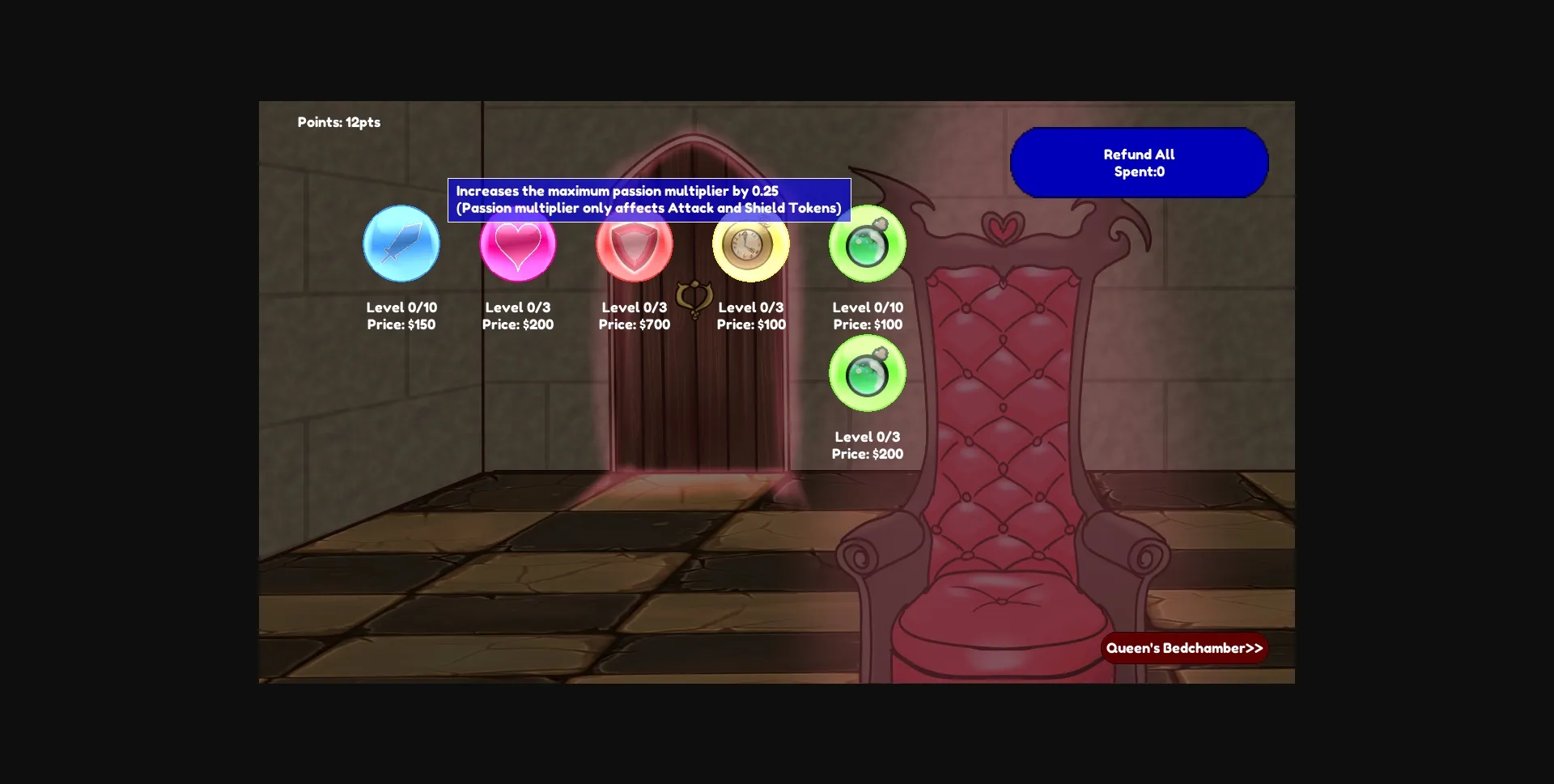Click the passion multiplier tooltip text

pos(648,199)
